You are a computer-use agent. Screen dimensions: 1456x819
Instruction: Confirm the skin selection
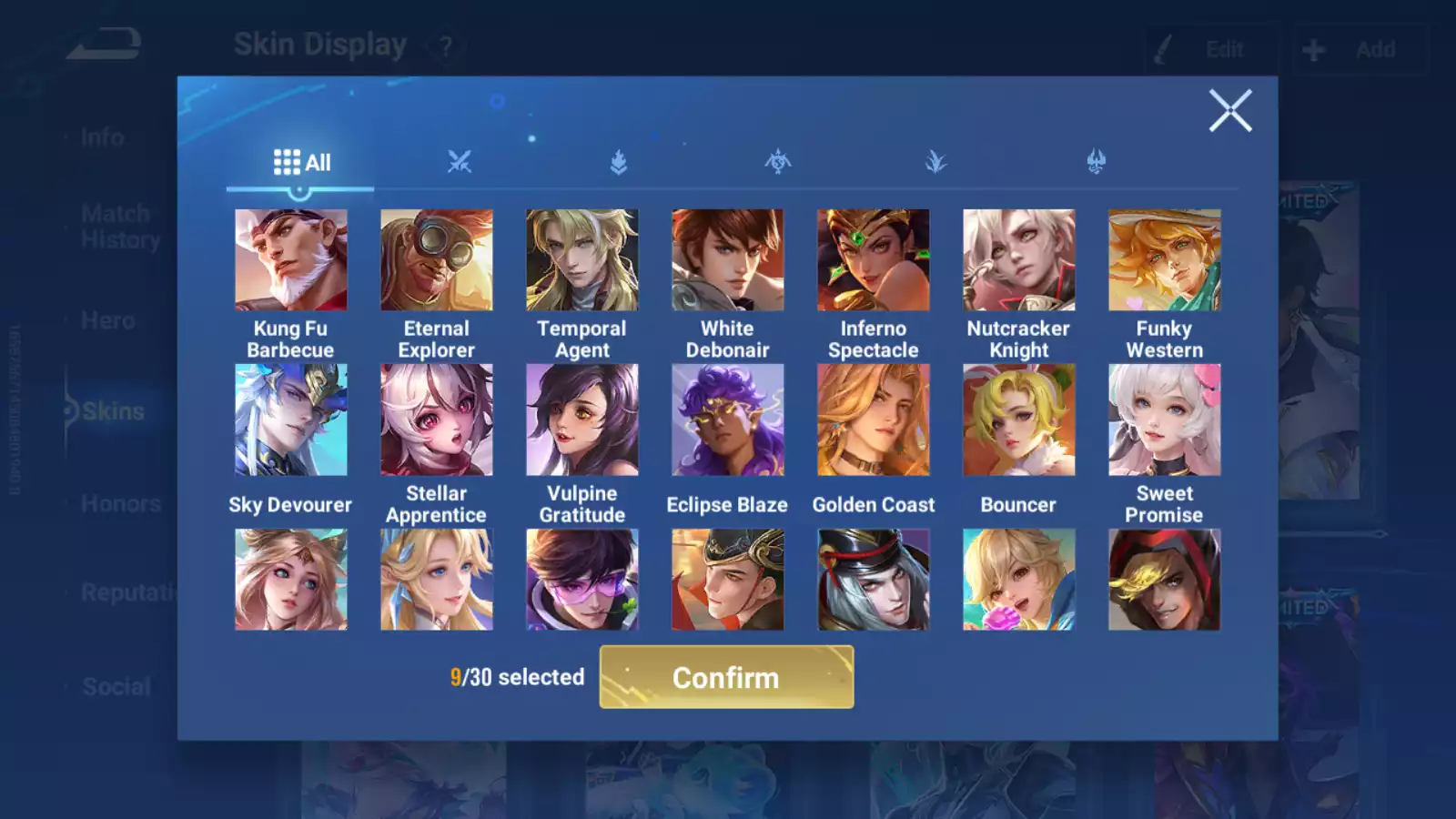coord(726,677)
